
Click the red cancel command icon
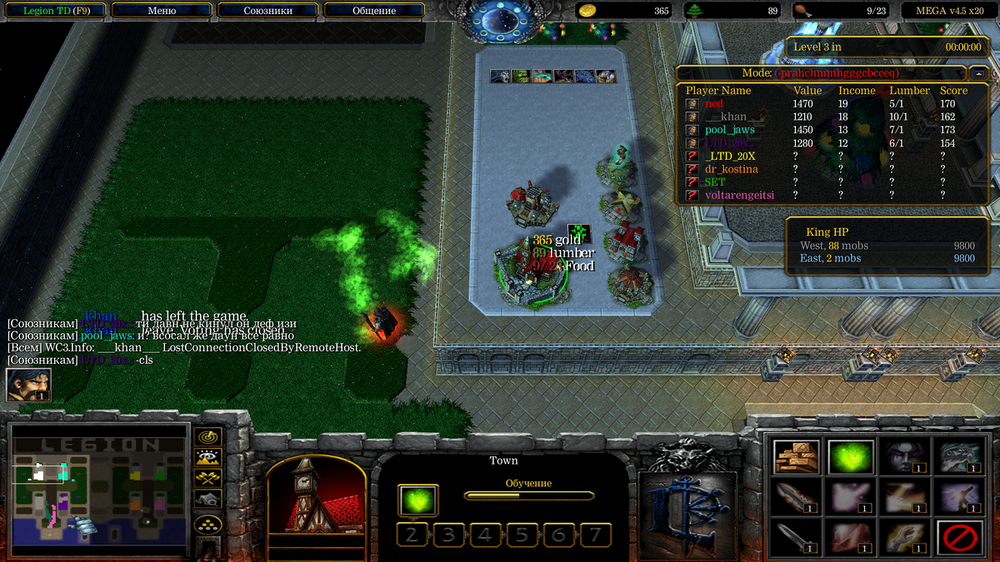coord(958,538)
